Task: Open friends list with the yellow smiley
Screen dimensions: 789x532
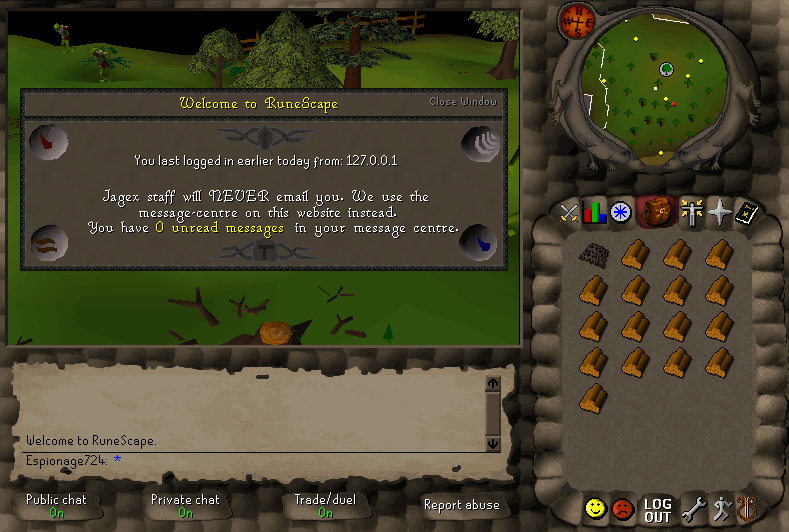Action: tap(596, 509)
